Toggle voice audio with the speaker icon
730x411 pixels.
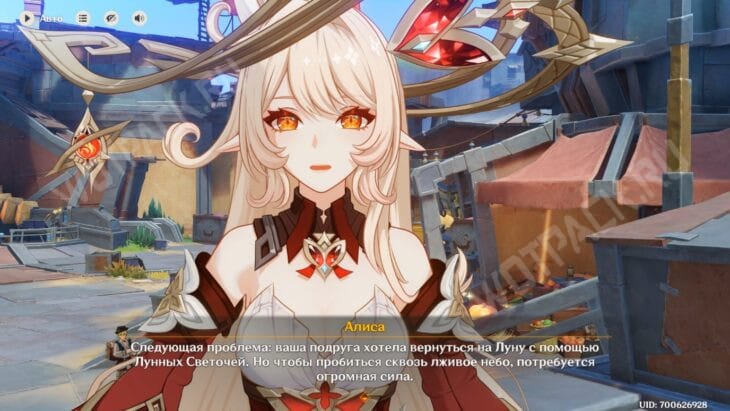[x=139, y=18]
